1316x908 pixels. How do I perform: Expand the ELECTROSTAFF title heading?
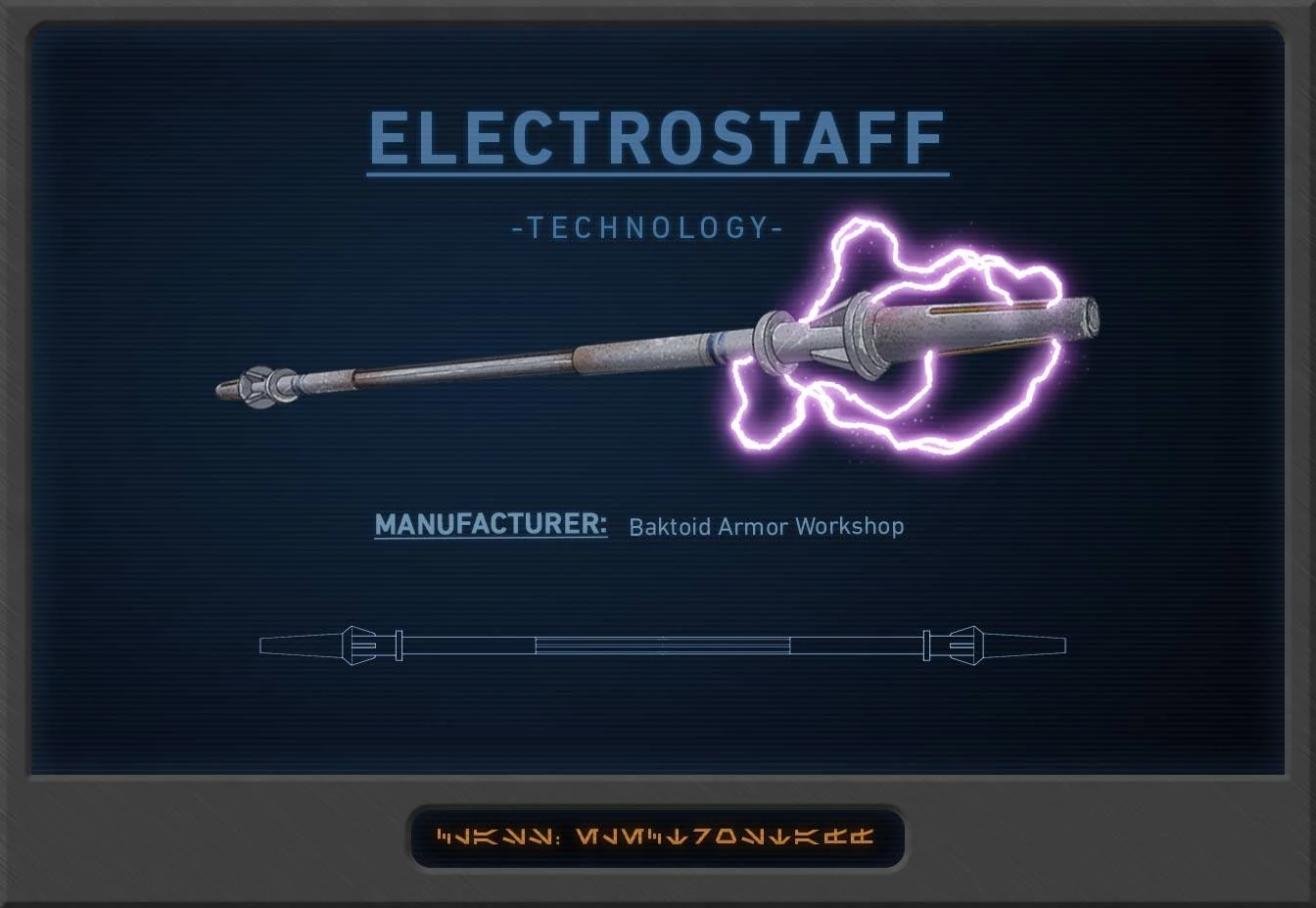pyautogui.click(x=658, y=138)
